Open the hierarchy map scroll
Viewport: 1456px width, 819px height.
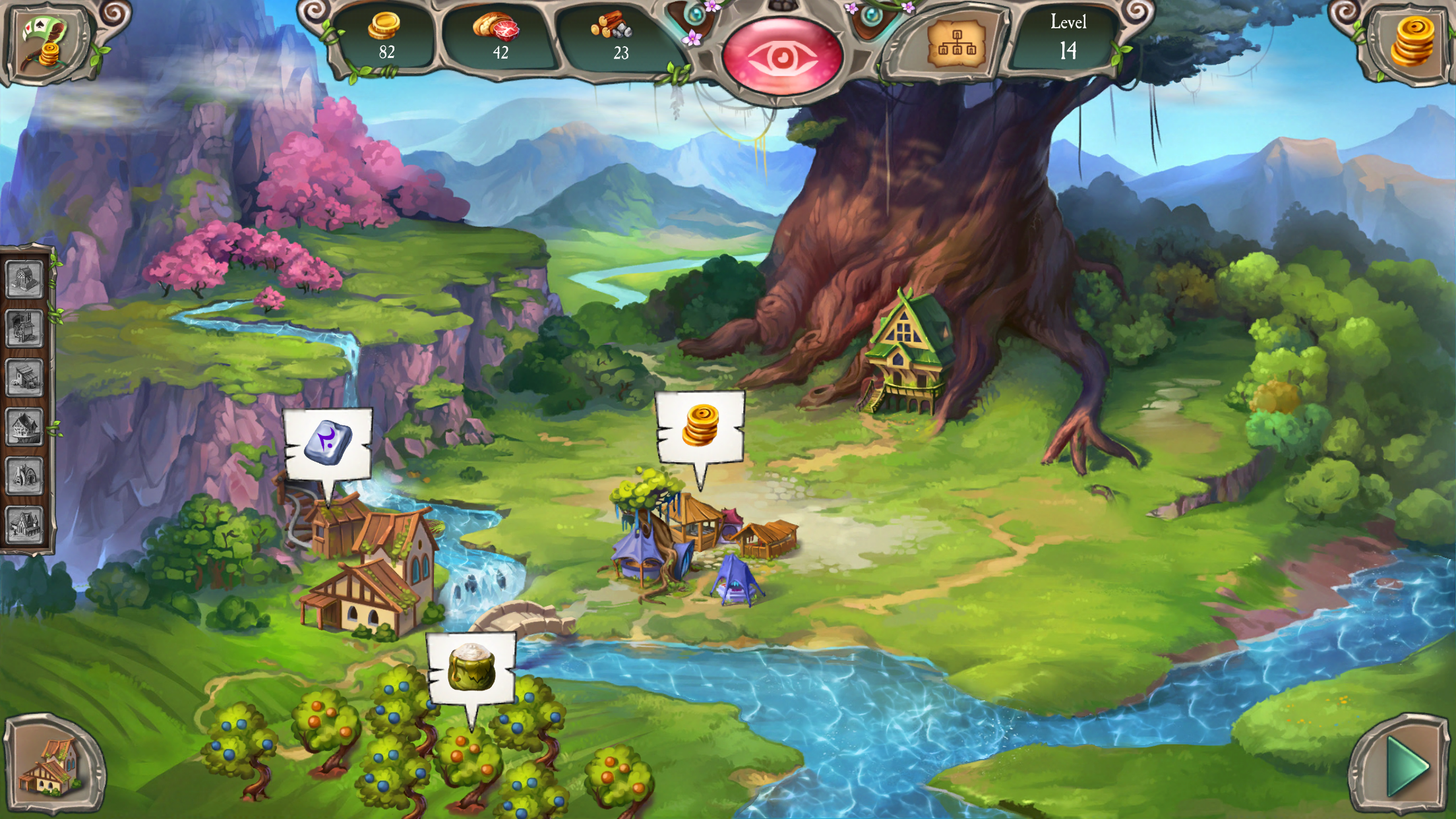point(956,44)
